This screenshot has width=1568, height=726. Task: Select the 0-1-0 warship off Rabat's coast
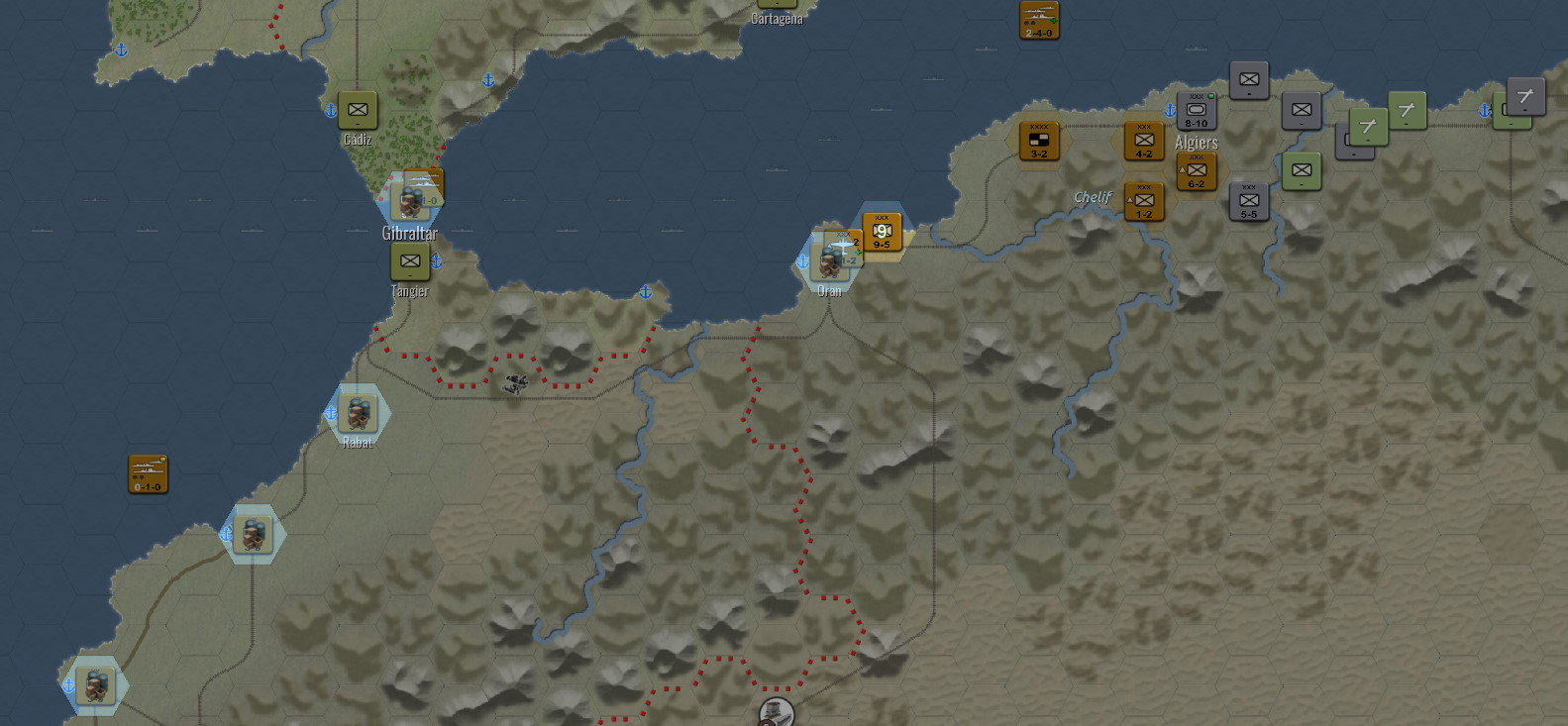tap(149, 471)
